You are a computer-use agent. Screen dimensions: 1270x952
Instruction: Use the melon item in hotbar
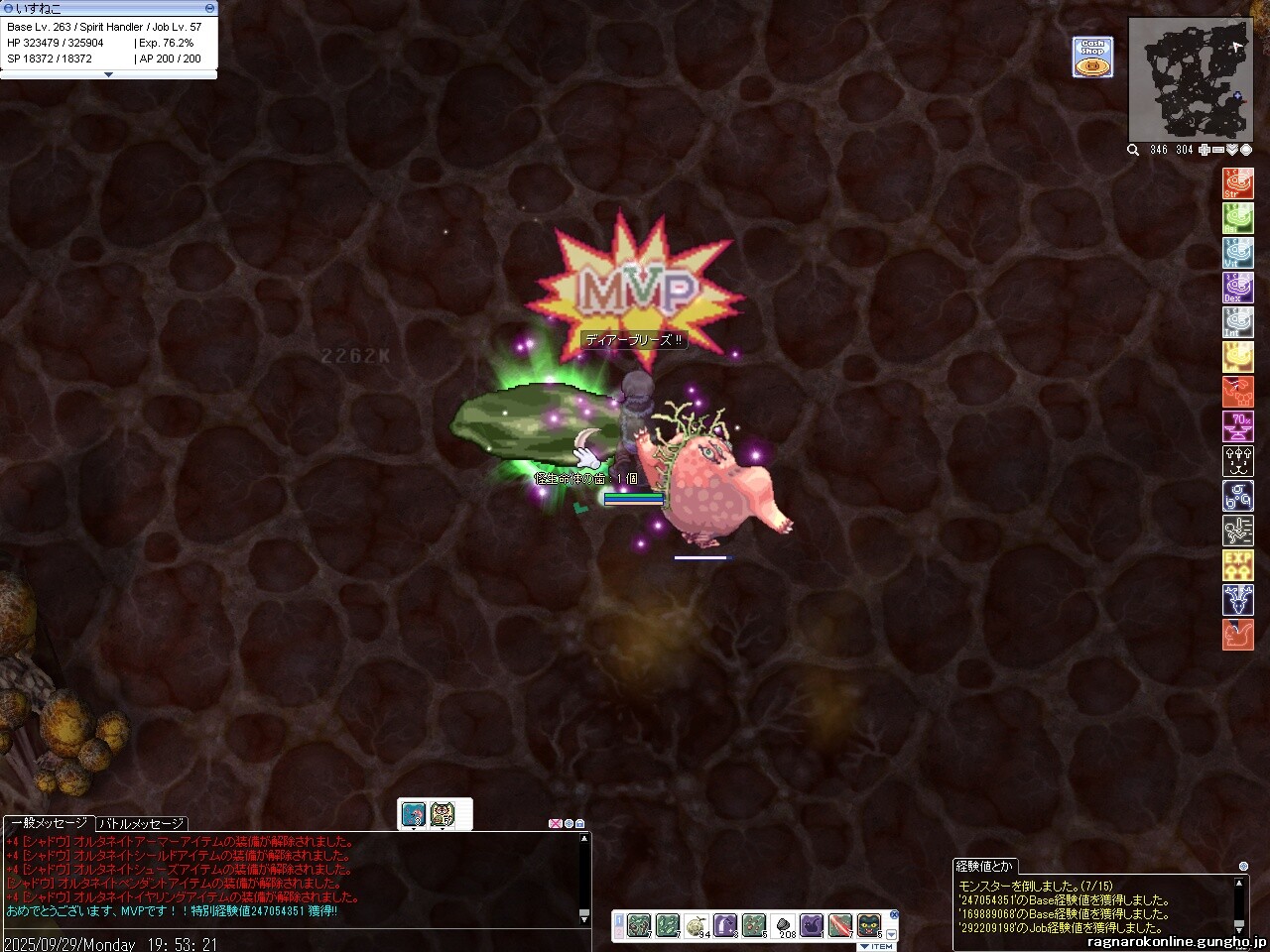click(x=697, y=926)
